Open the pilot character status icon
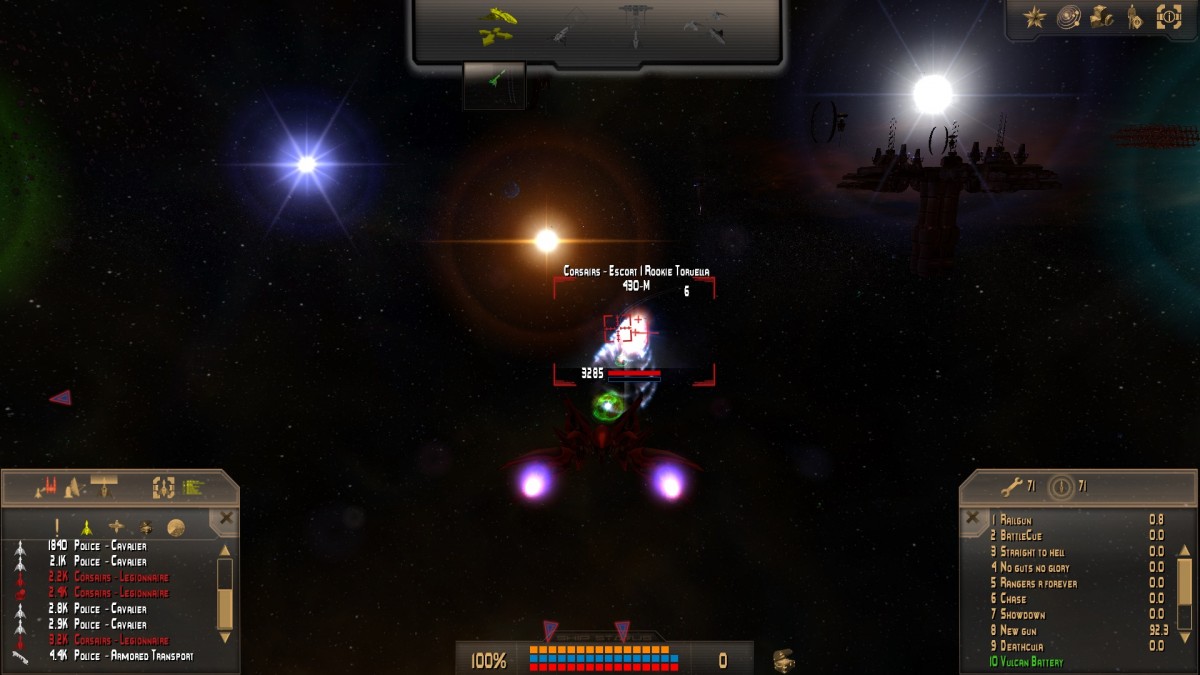This screenshot has height=675, width=1200. (x=1135, y=17)
